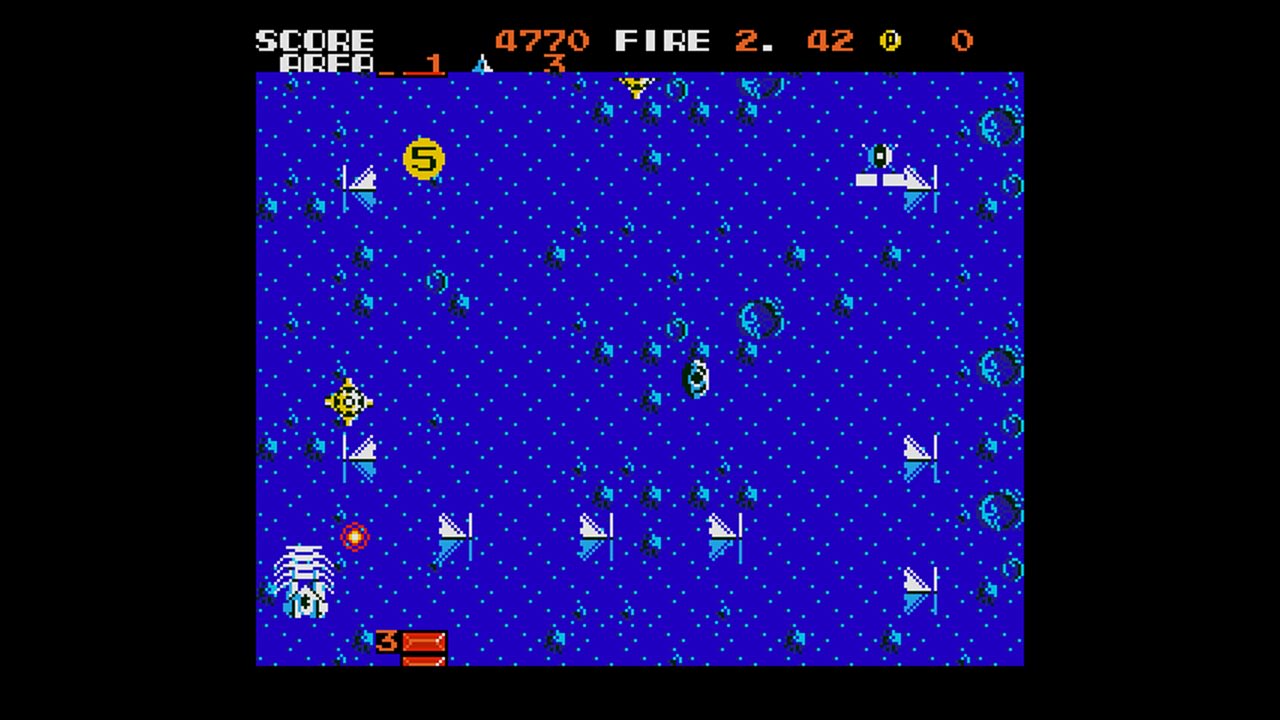The width and height of the screenshot is (1280, 720).
Task: Select the SCORE label in the HUD
Action: tap(315, 40)
